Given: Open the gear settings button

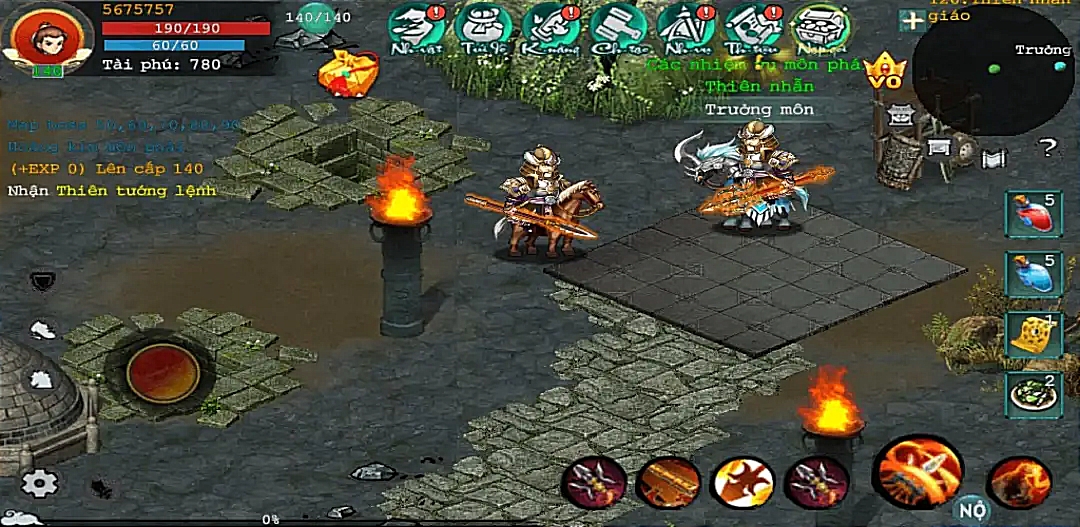Looking at the screenshot, I should point(40,483).
